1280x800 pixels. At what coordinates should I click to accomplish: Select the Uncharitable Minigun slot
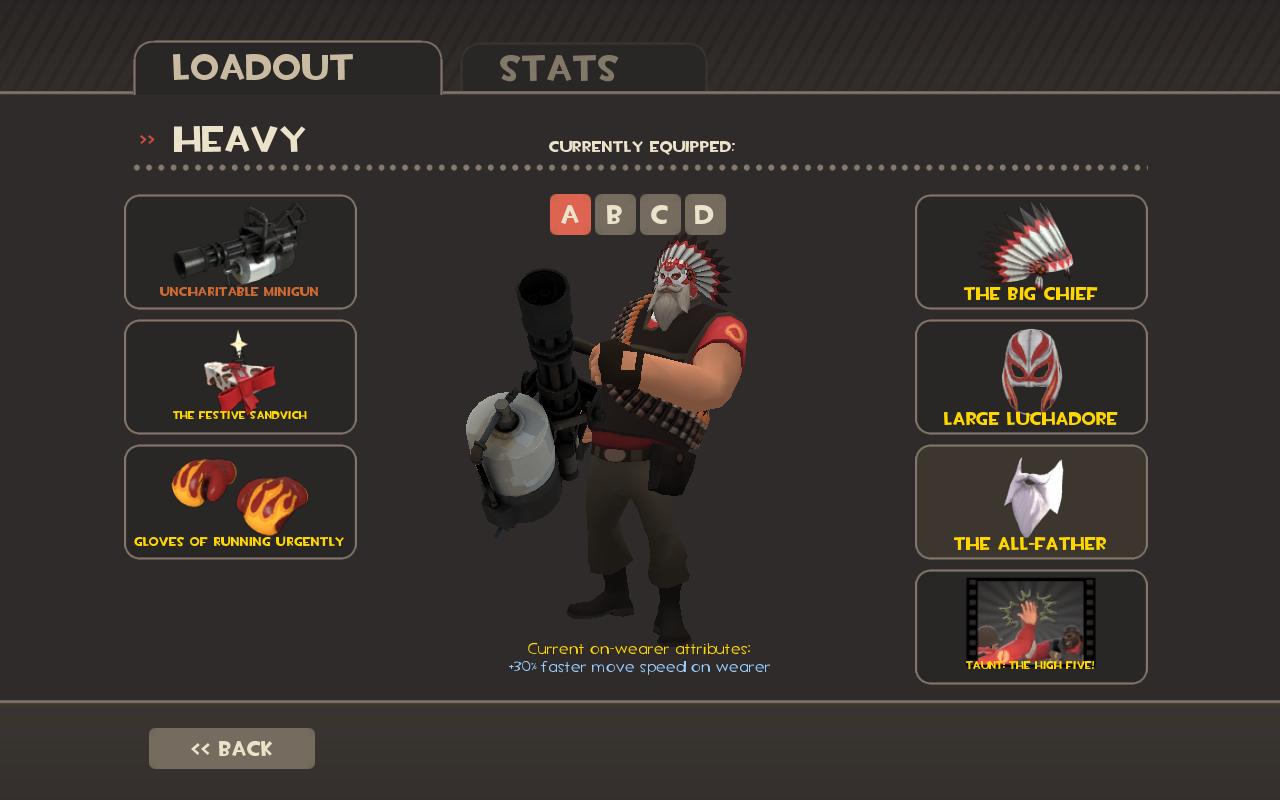coord(240,252)
